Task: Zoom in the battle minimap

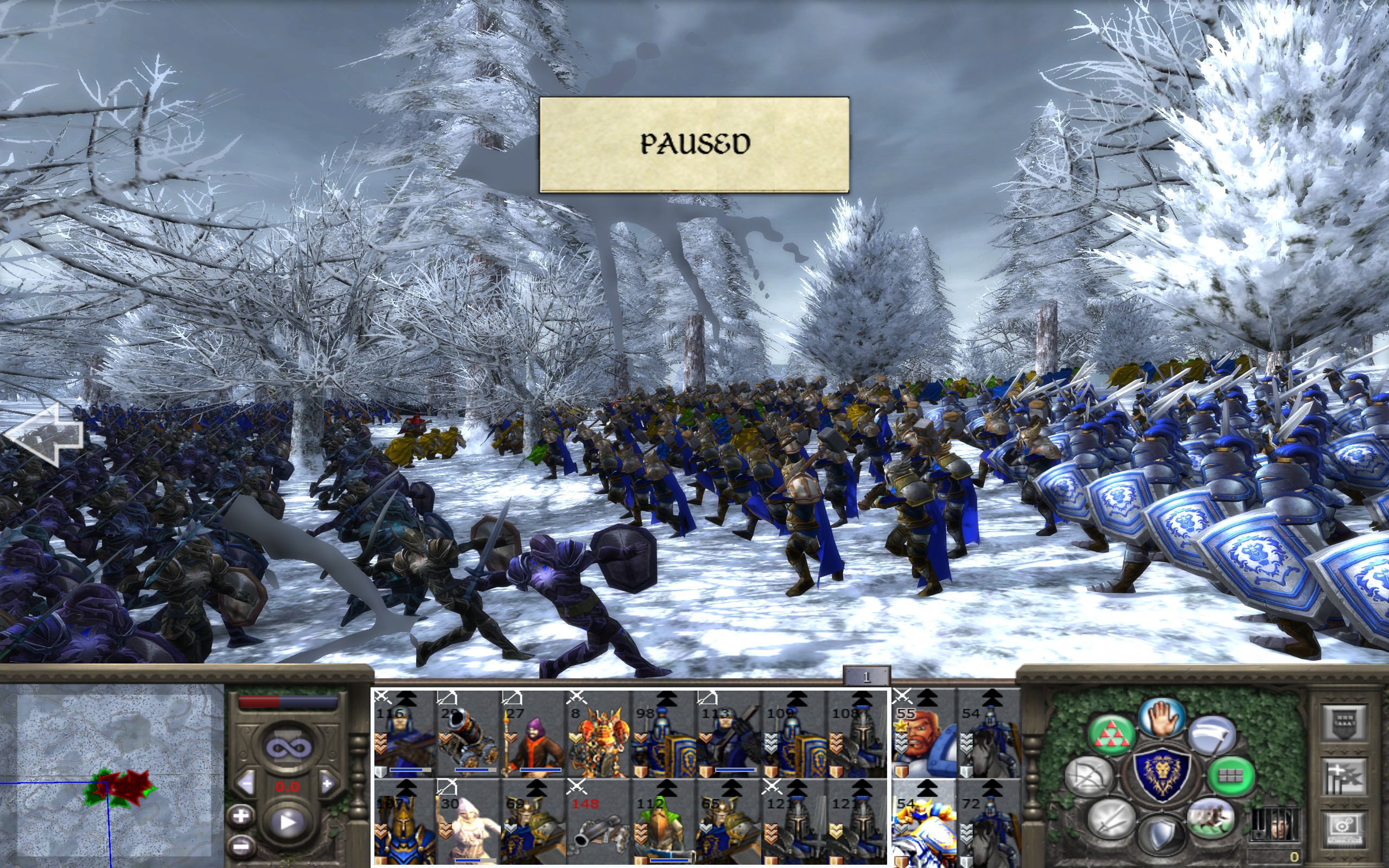Action: (241, 816)
